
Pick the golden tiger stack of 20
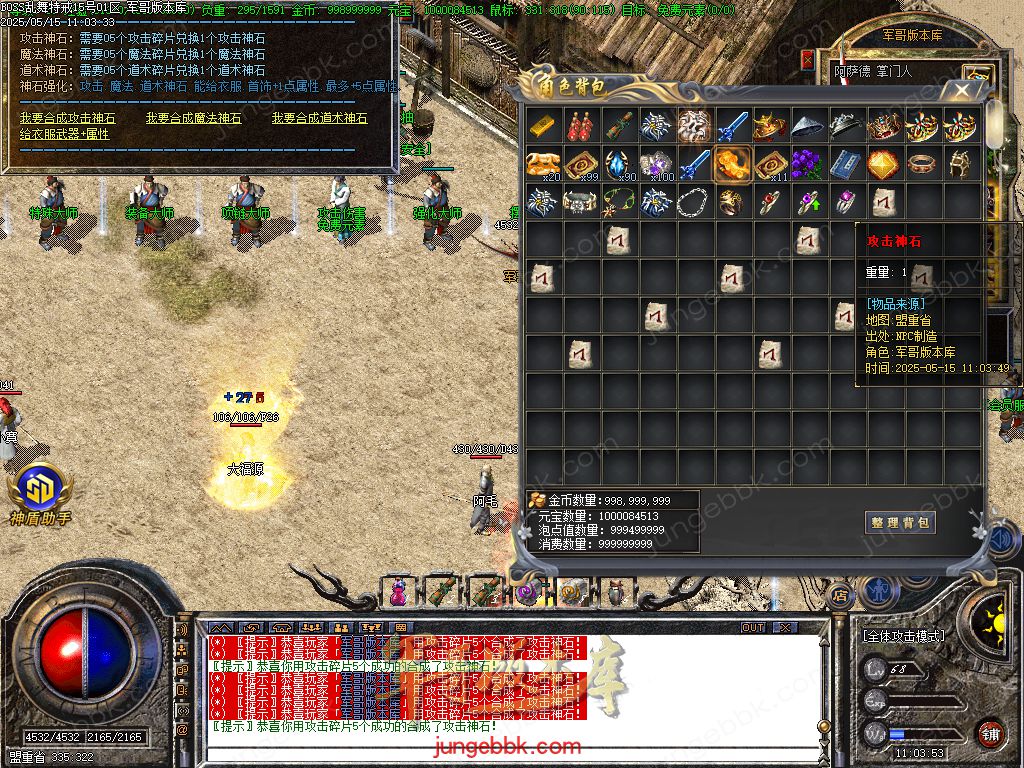pos(544,164)
